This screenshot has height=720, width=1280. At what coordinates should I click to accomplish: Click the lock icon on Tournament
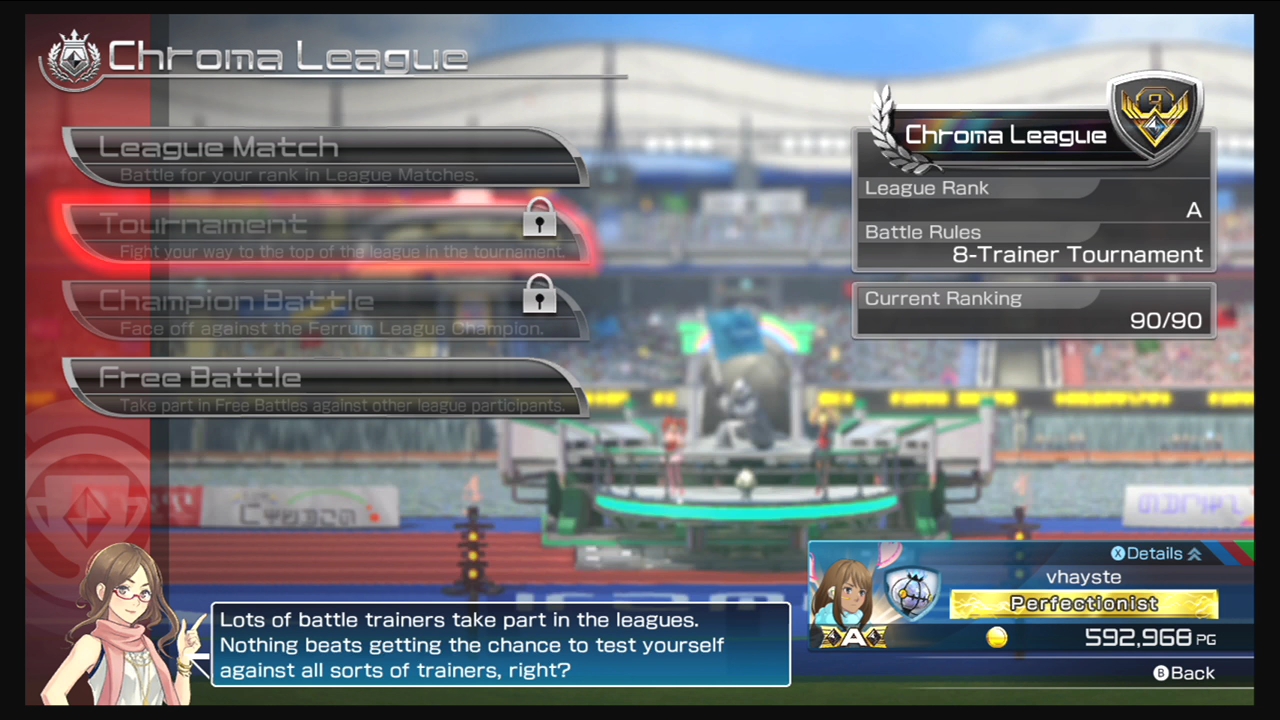540,220
